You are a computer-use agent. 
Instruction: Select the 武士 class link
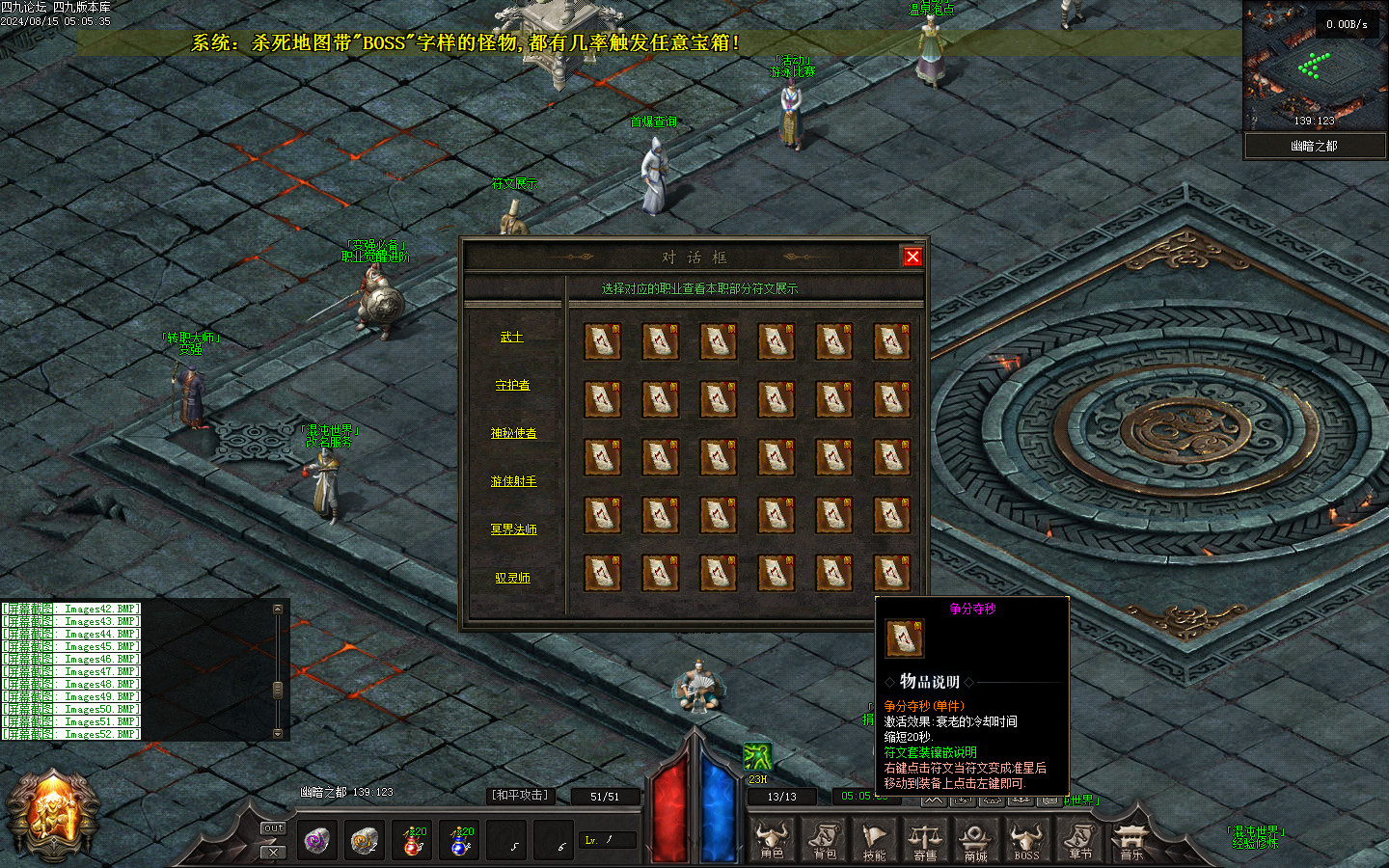[x=512, y=338]
